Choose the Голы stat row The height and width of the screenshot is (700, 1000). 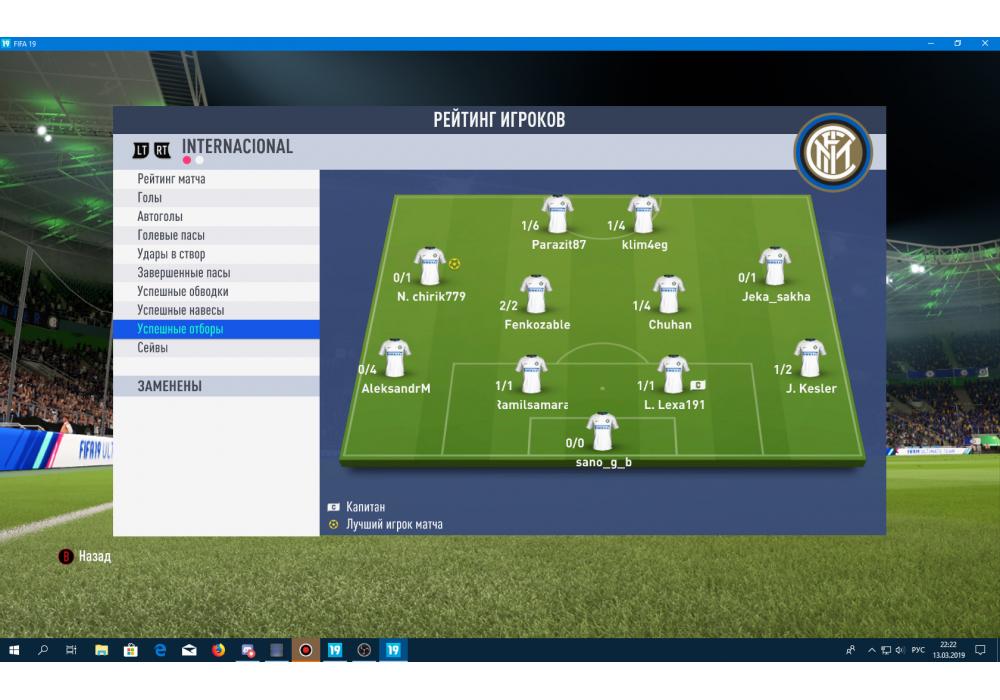[x=150, y=198]
